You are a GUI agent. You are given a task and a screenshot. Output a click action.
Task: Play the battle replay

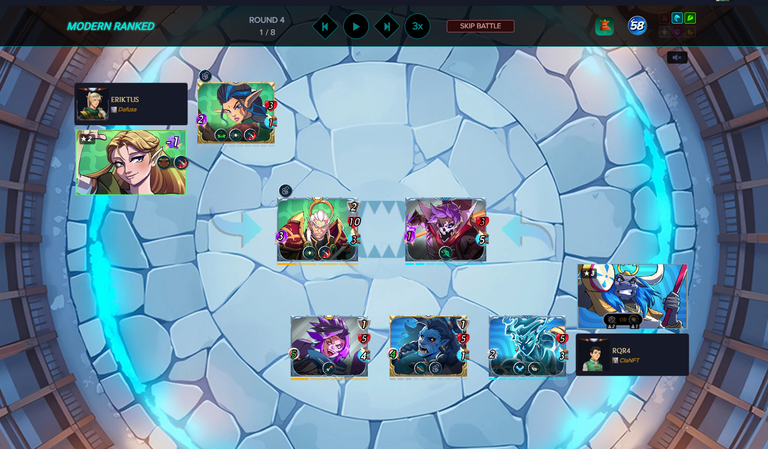(x=356, y=26)
